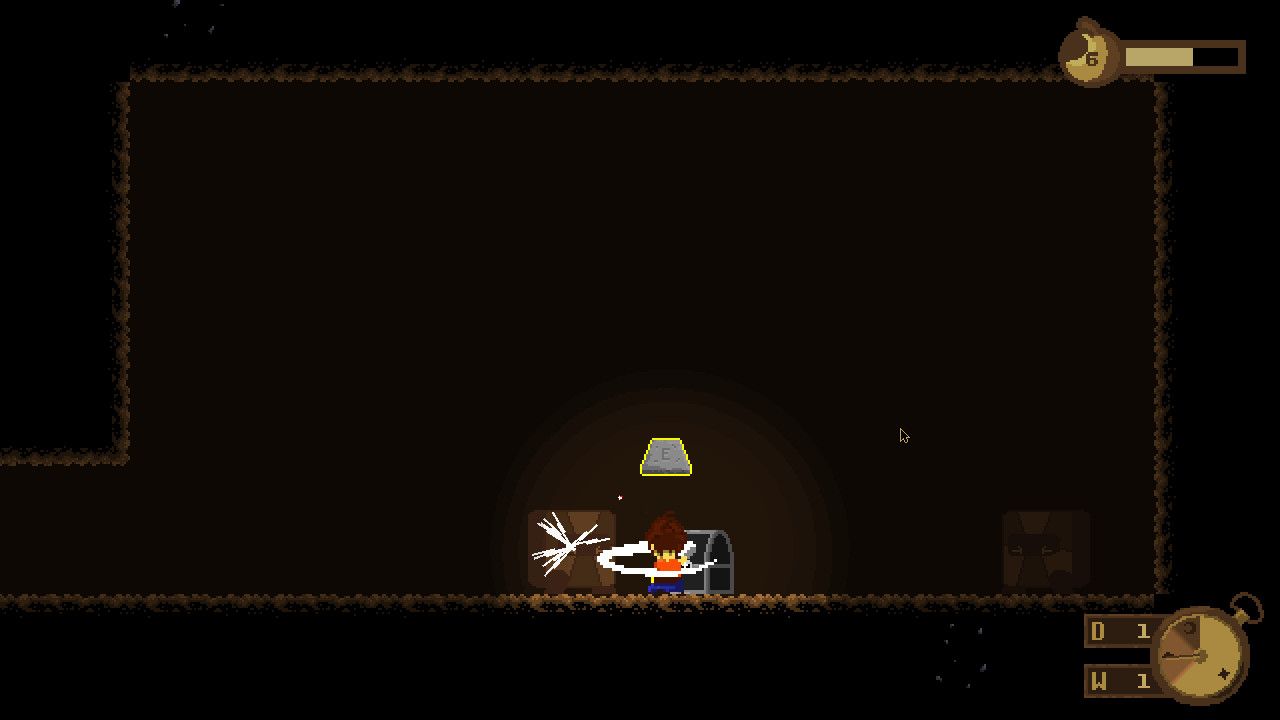Select the player character sprite
The width and height of the screenshot is (1280, 720).
pos(665,555)
